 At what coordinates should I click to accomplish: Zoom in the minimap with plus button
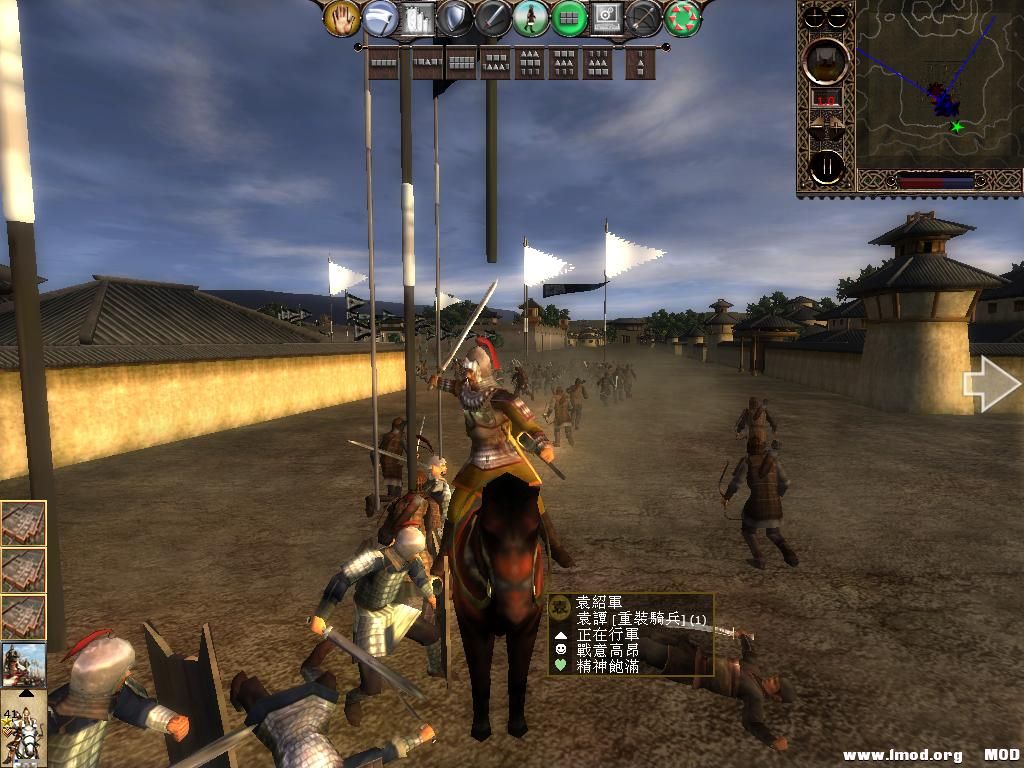[x=815, y=17]
